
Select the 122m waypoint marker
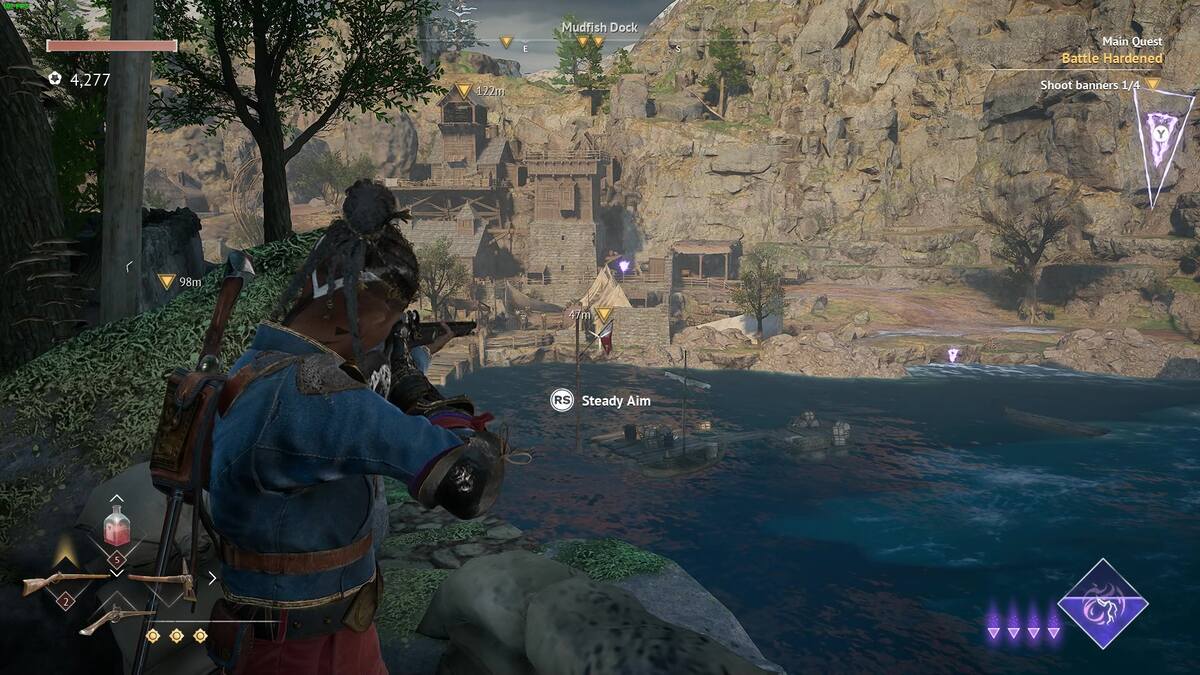463,90
